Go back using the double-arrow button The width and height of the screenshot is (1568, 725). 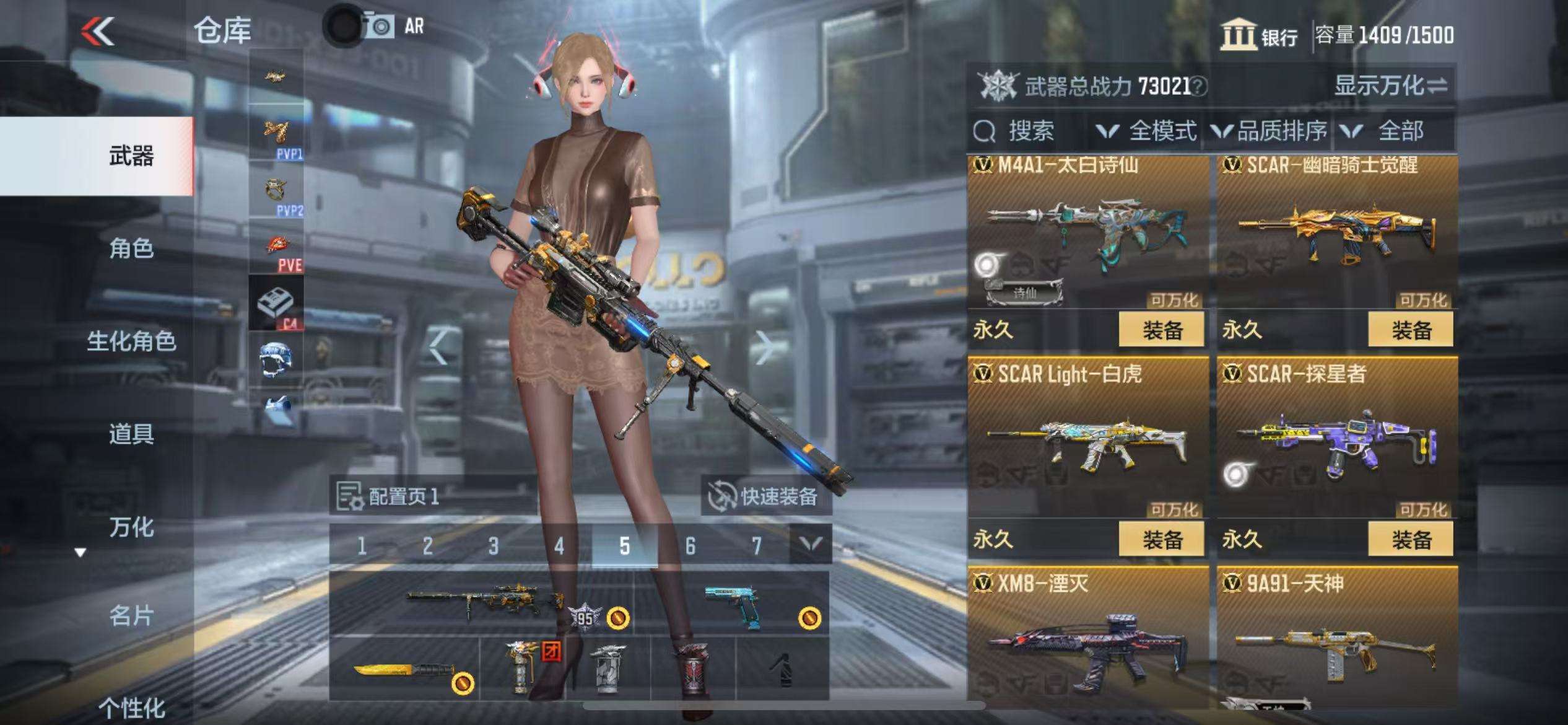[98, 31]
